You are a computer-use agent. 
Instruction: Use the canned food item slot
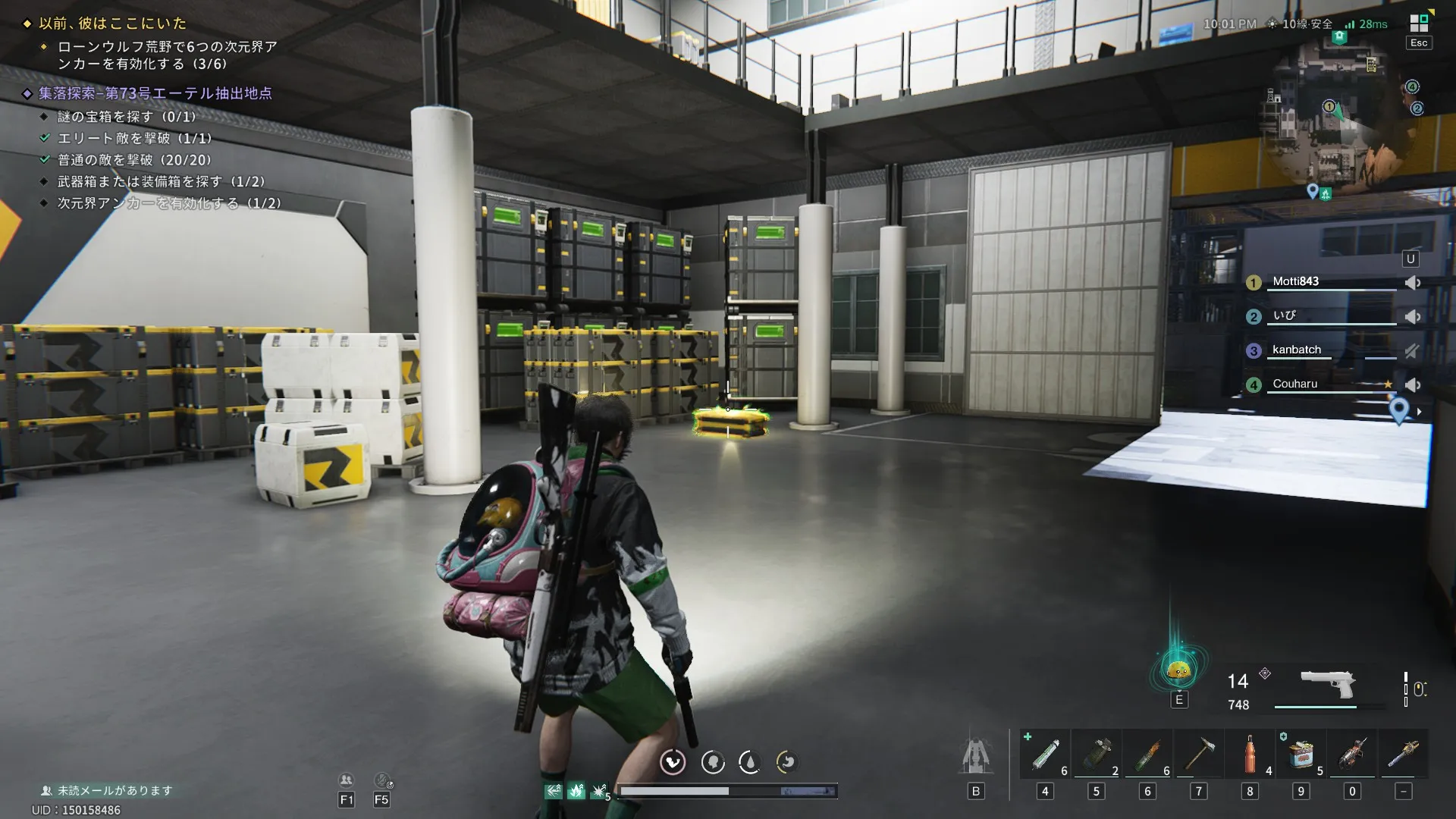[x=1301, y=755]
